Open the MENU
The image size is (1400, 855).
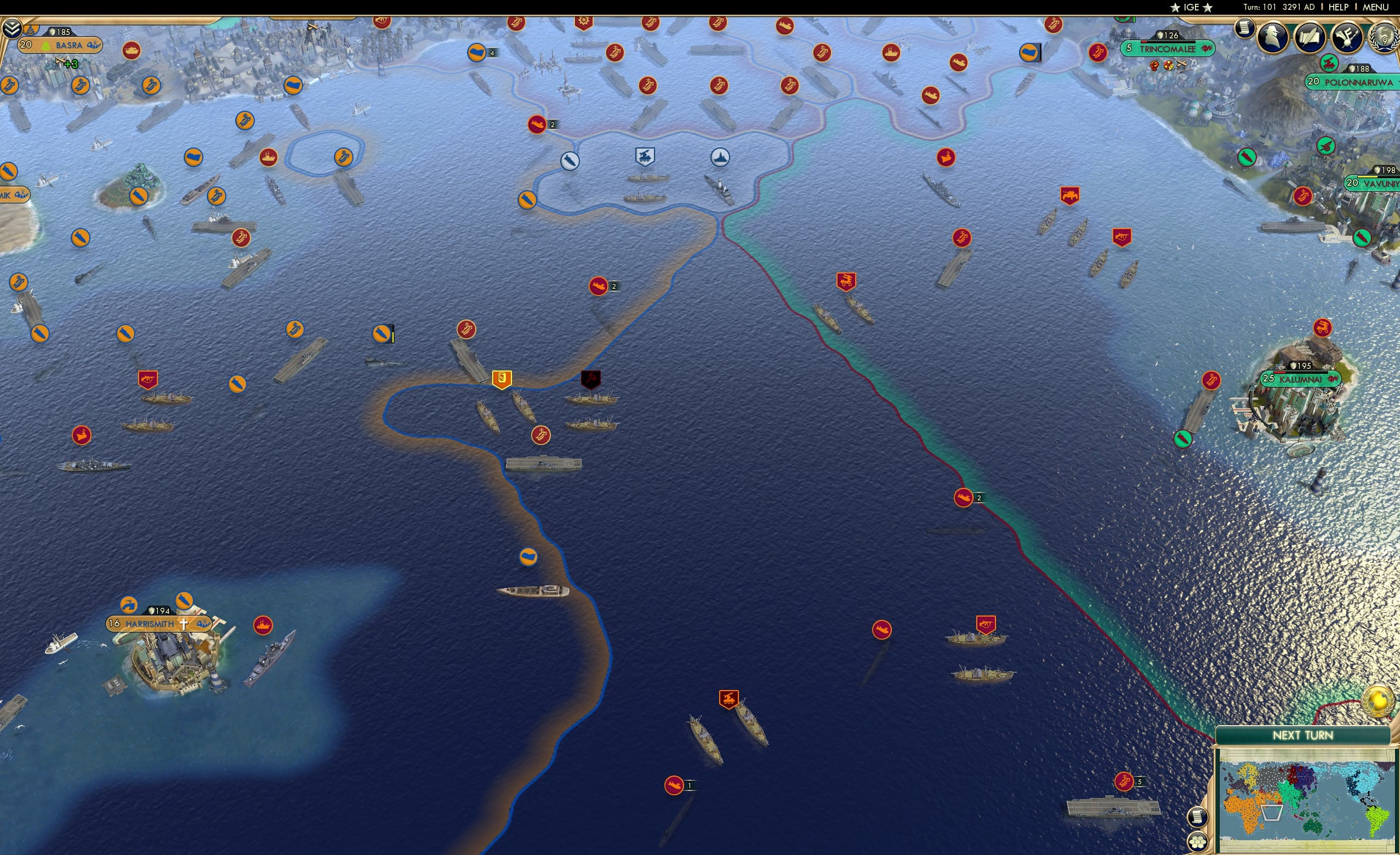[1374, 7]
